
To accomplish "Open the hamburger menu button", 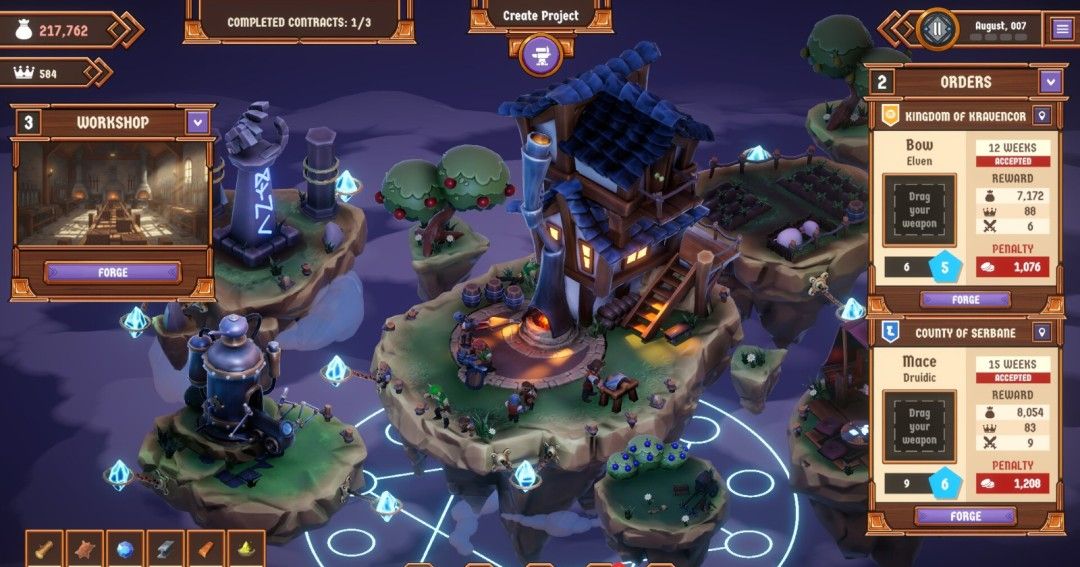I will (1062, 29).
